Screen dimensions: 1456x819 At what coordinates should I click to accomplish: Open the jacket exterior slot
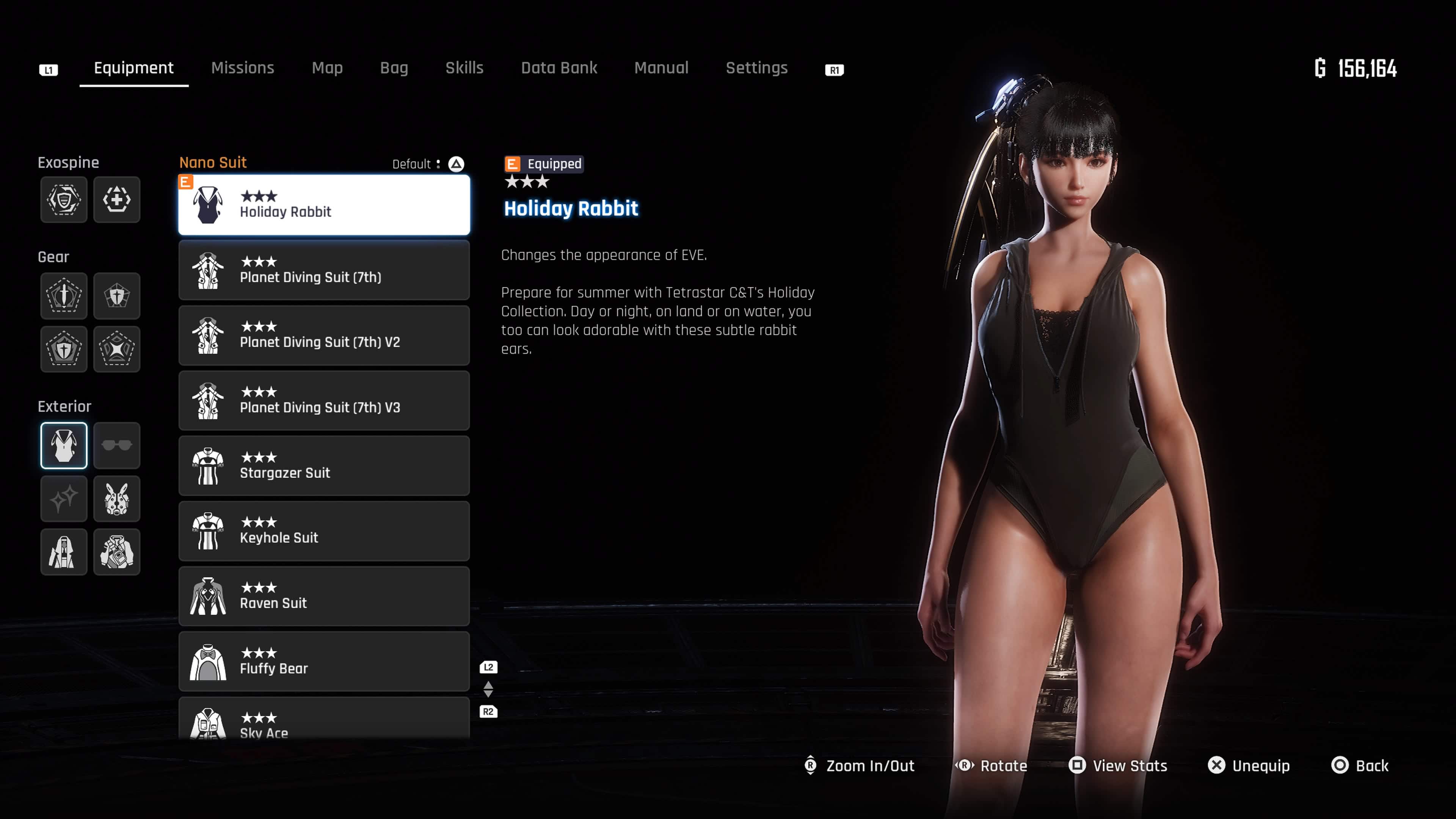coord(64,552)
